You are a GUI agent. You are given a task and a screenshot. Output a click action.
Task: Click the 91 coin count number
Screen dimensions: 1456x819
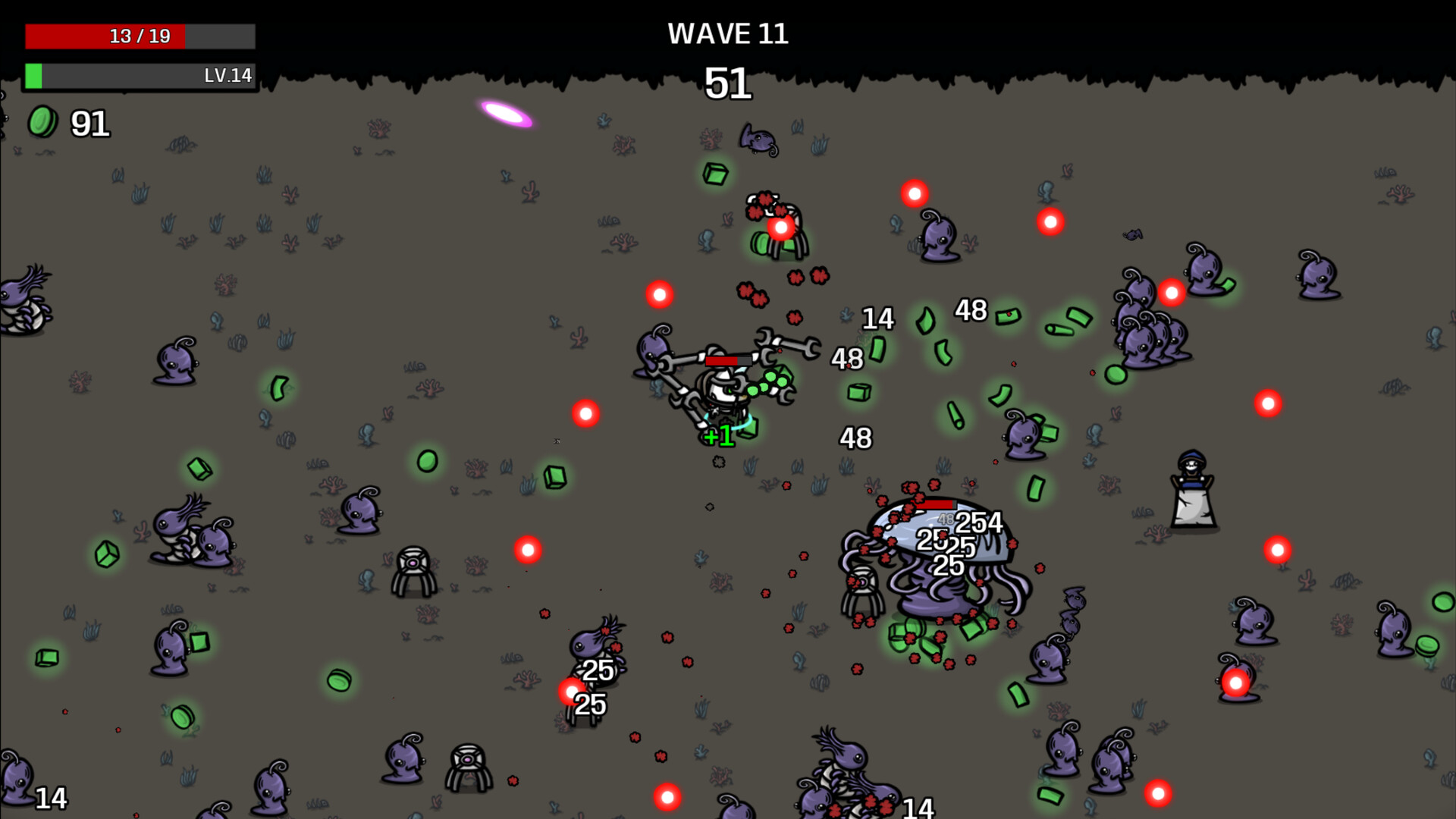point(89,124)
